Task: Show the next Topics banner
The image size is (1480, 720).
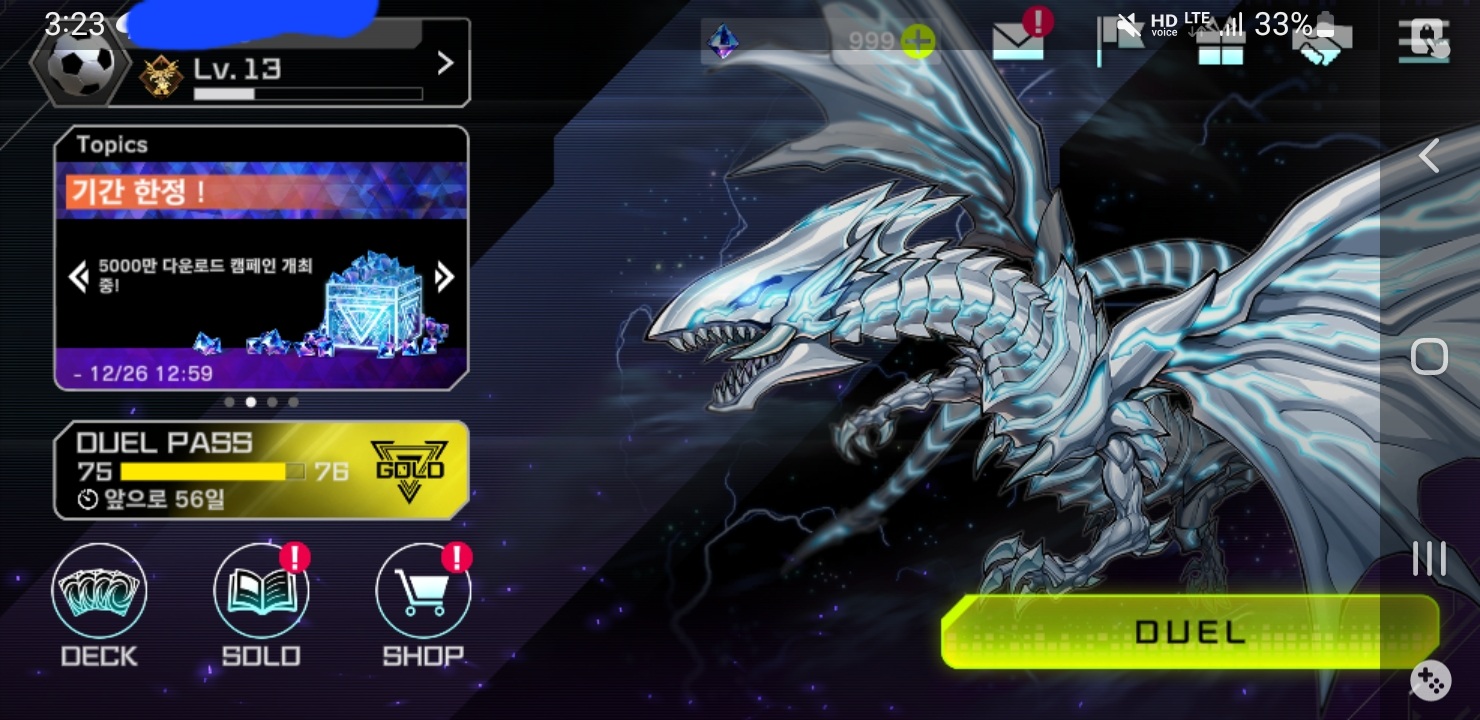Action: (x=446, y=277)
